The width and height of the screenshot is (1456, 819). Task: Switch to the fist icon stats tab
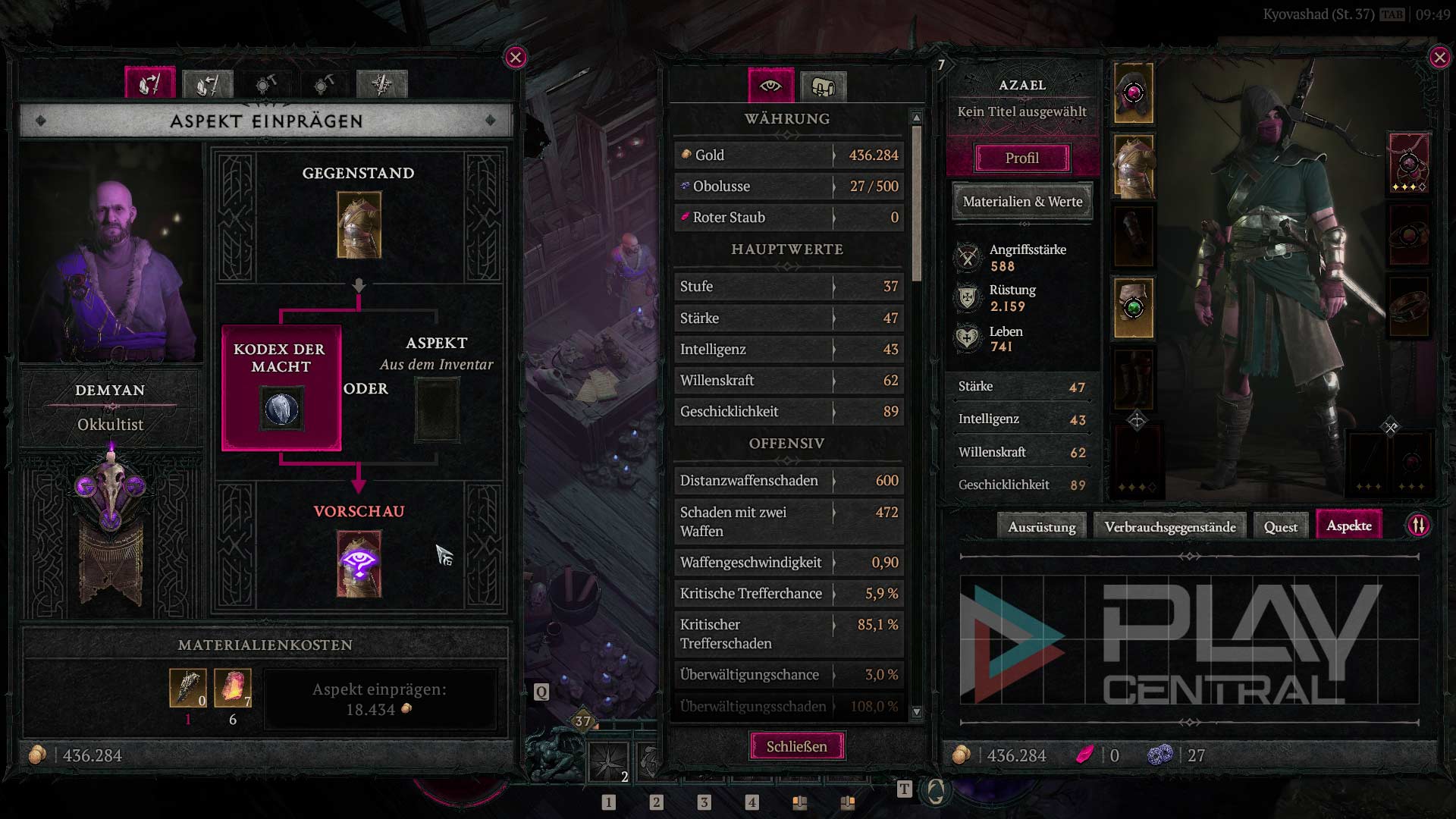tap(823, 86)
